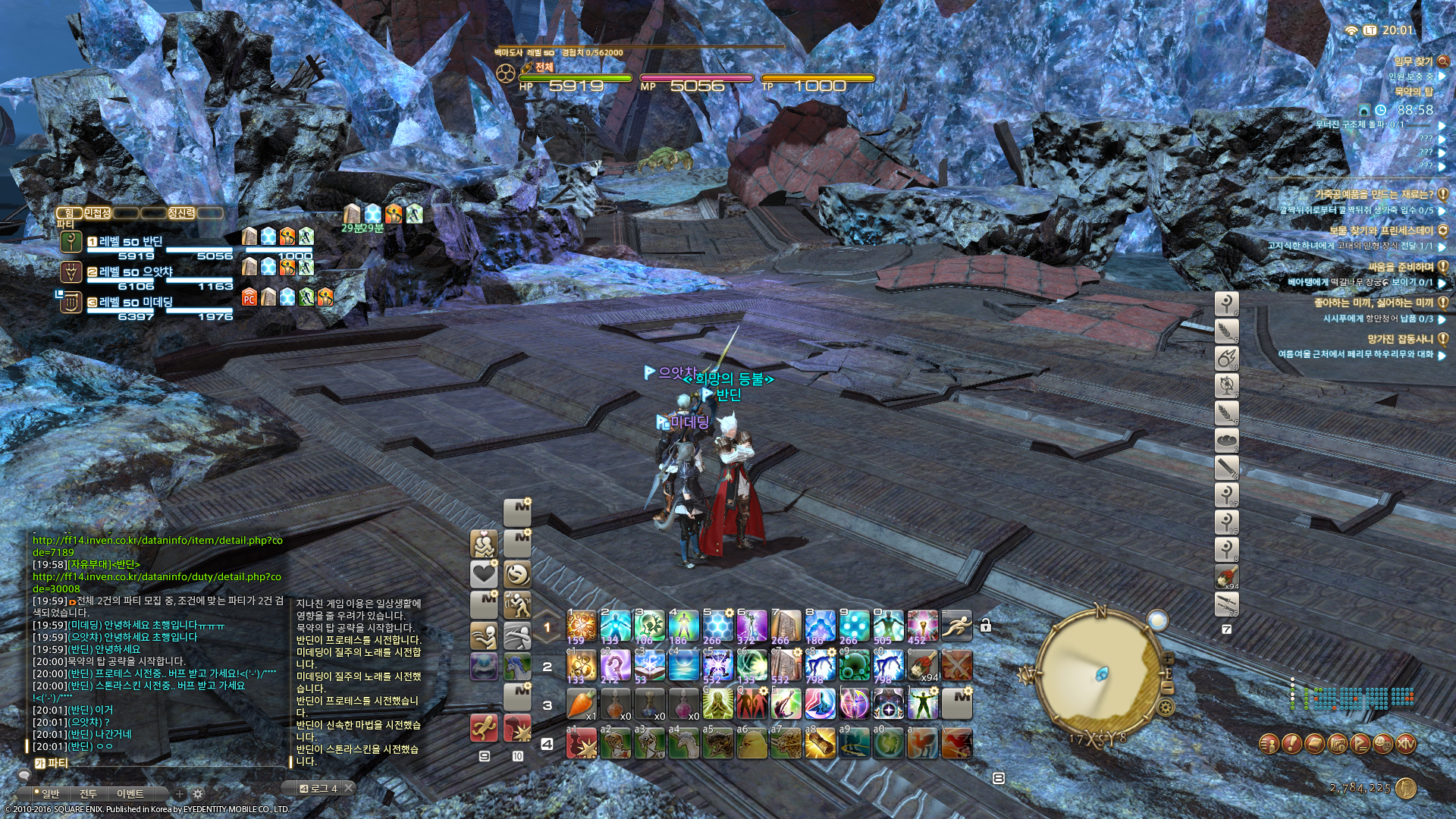Use the carrot item in hotbar 3
Screen dimensions: 1456x819
582,704
